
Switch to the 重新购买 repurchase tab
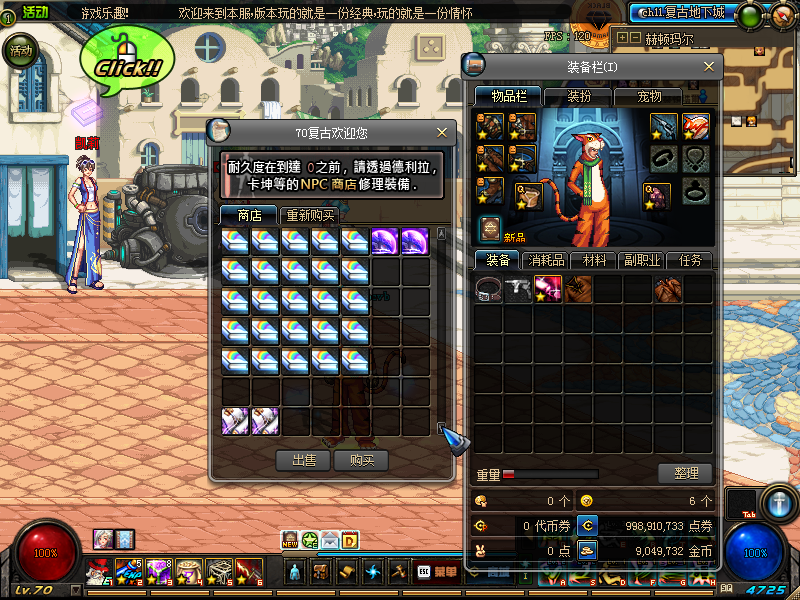point(311,215)
